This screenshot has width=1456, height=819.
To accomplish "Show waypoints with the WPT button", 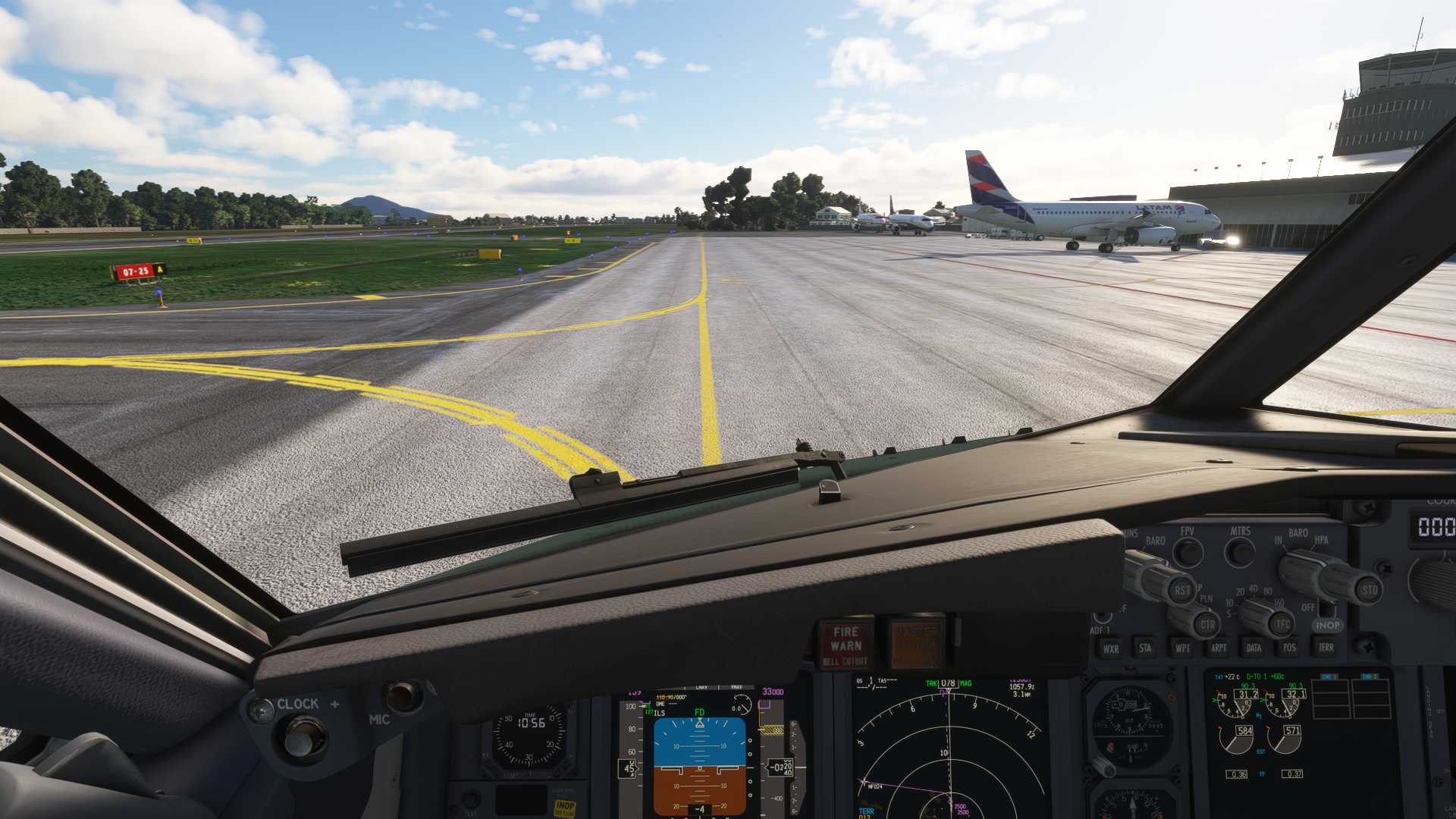I will (x=1182, y=648).
